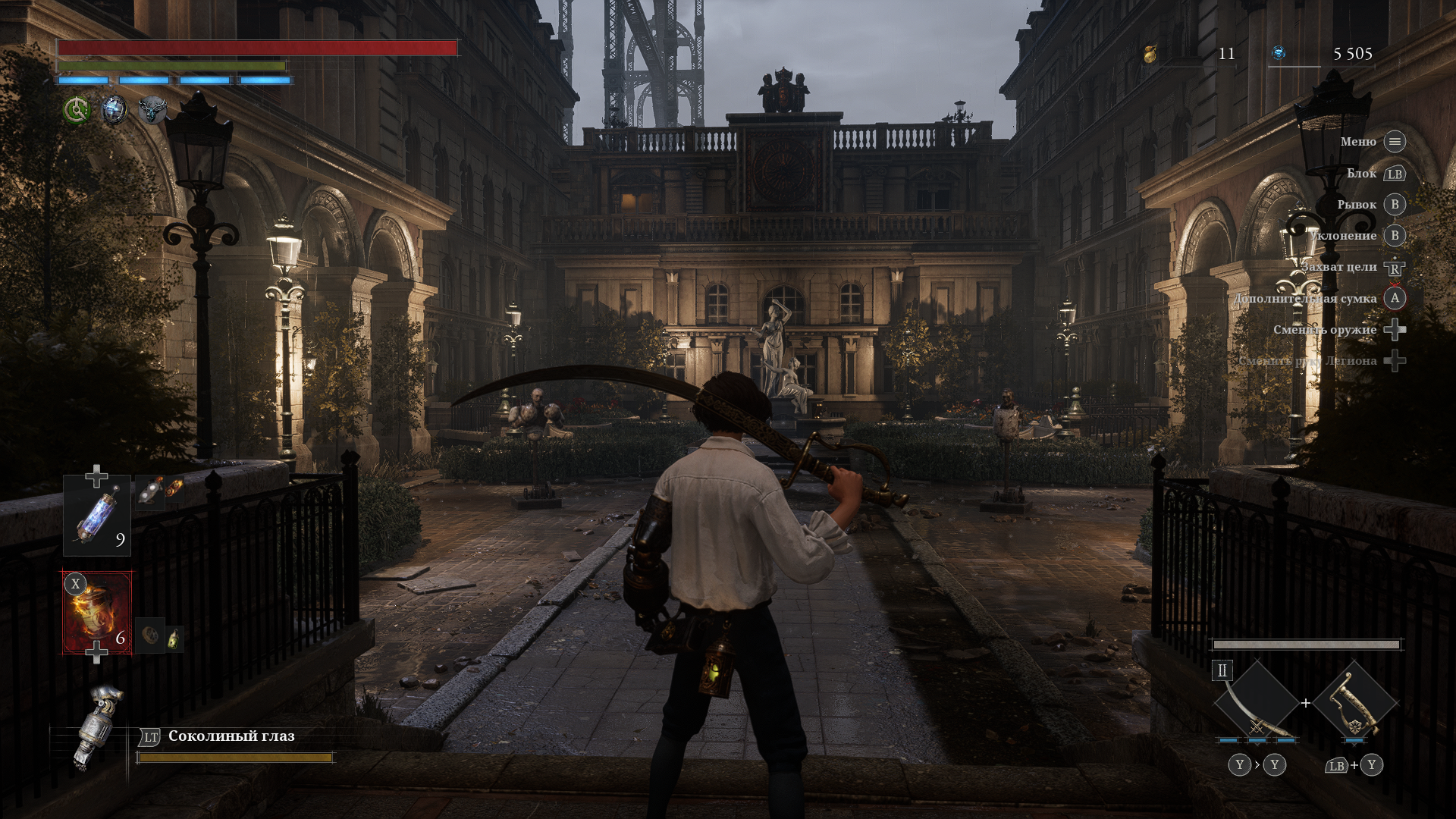Click the Сменить оружие label
This screenshot has height=819, width=1456.
pyautogui.click(x=1325, y=330)
